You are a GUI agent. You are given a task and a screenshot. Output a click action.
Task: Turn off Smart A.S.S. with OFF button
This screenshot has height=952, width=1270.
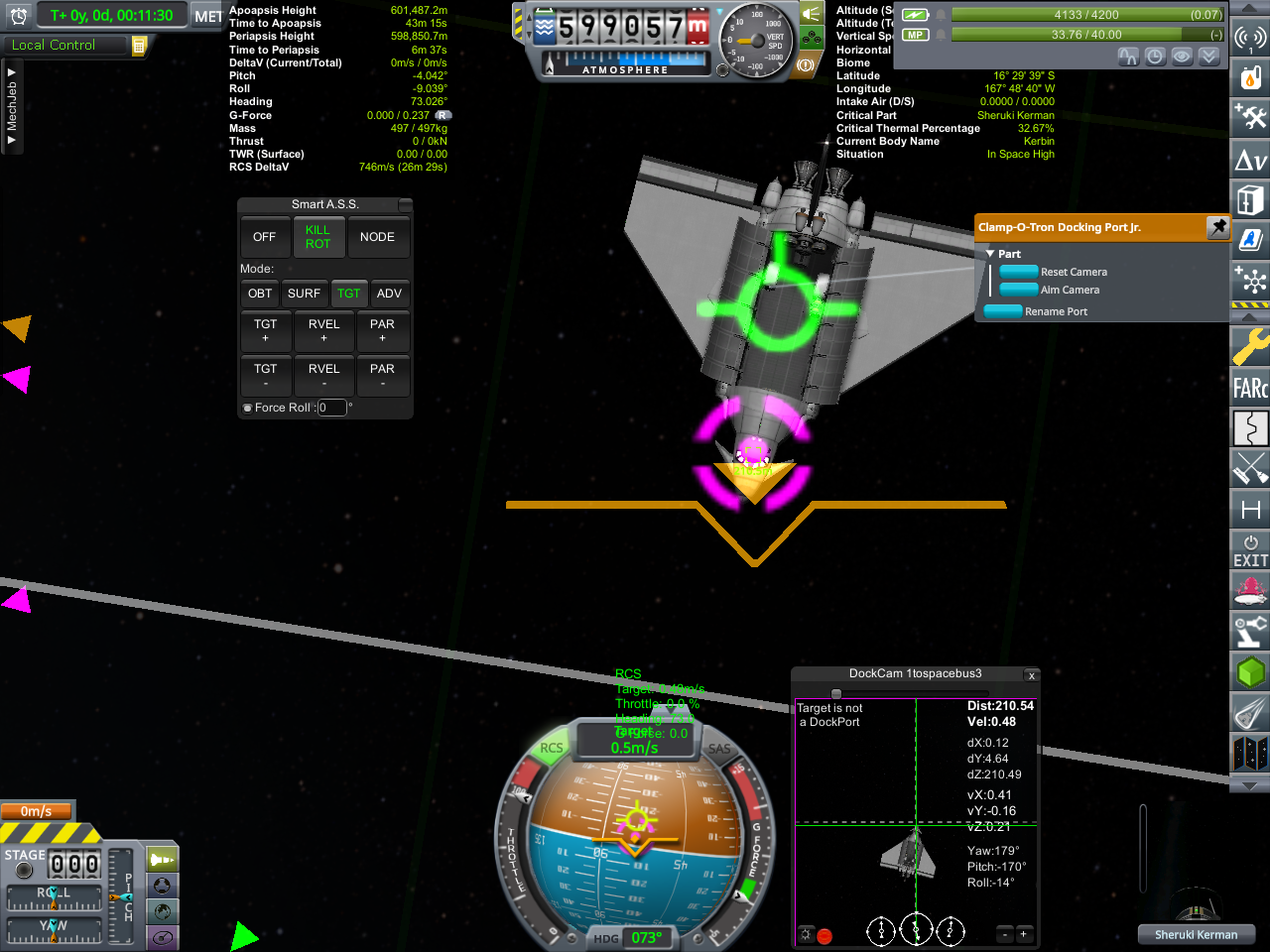click(x=264, y=237)
